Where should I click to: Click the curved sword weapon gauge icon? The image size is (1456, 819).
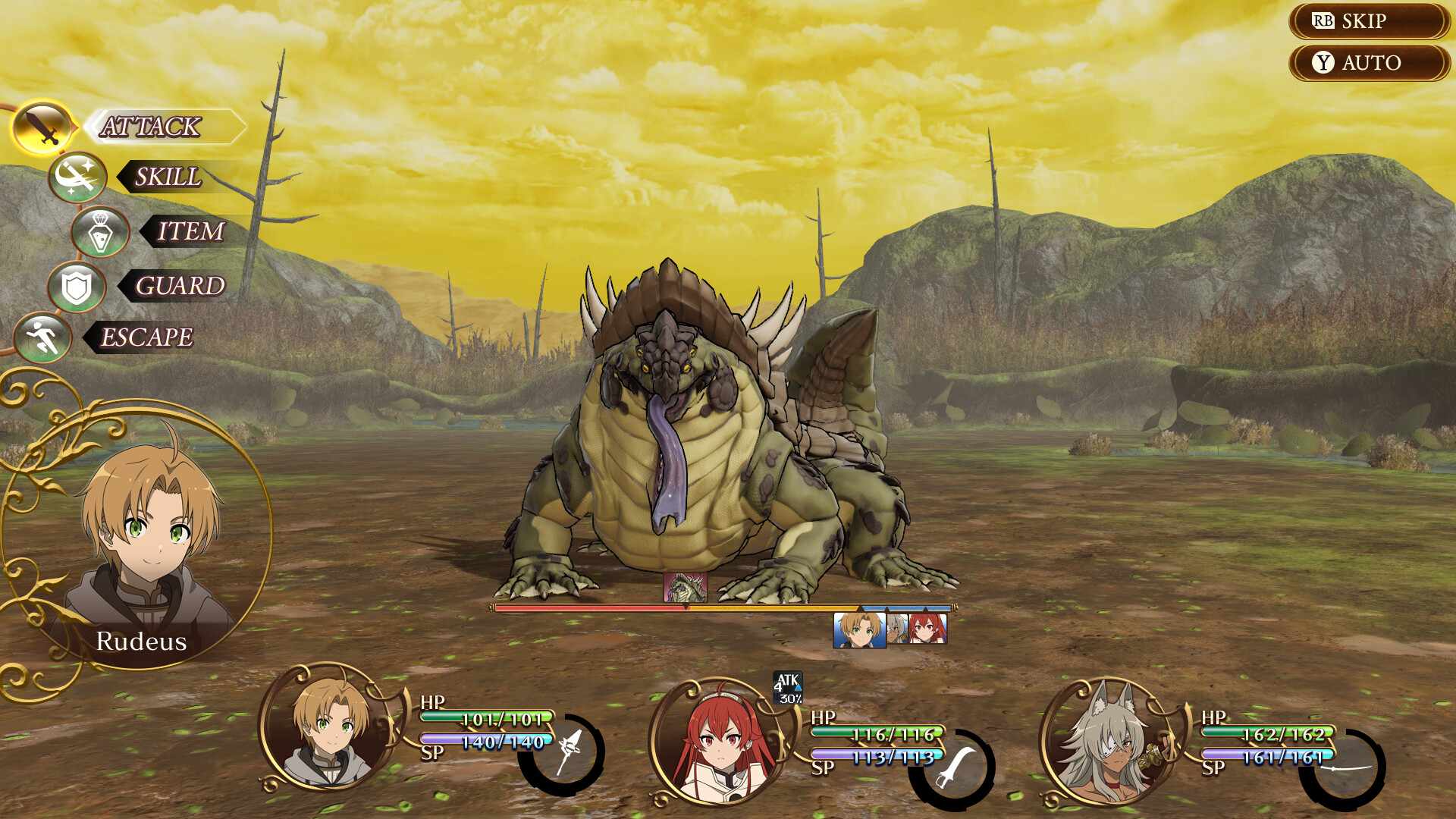point(954,767)
